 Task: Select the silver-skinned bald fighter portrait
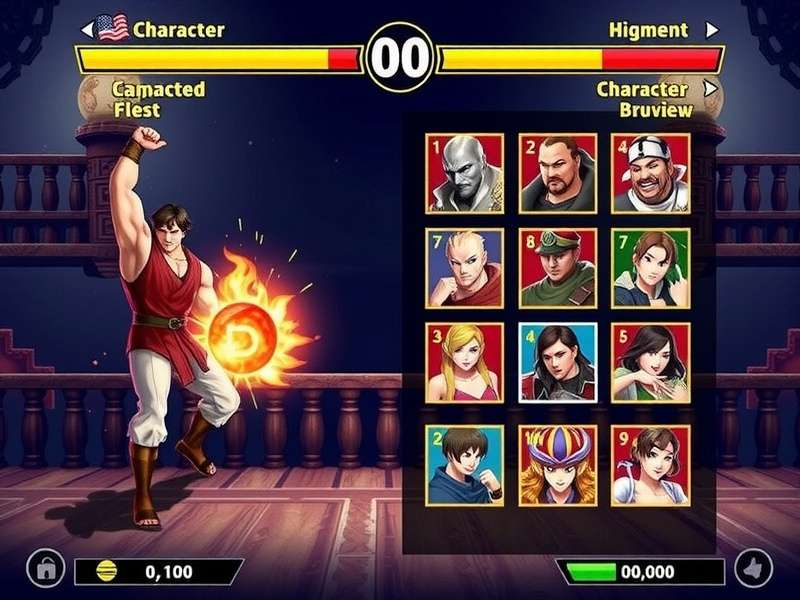click(464, 173)
